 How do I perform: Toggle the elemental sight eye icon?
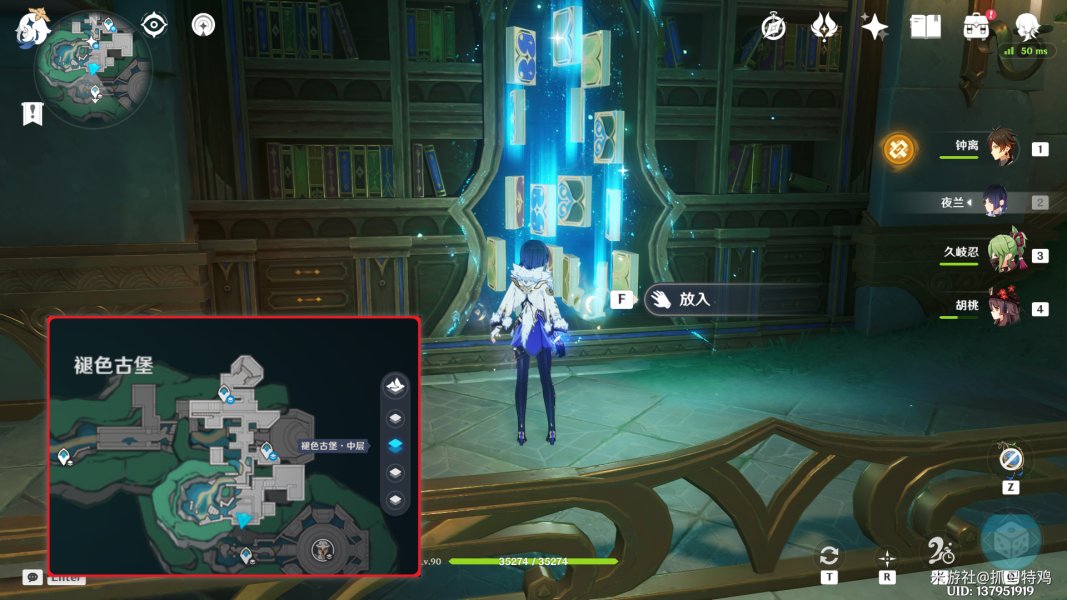click(x=154, y=24)
